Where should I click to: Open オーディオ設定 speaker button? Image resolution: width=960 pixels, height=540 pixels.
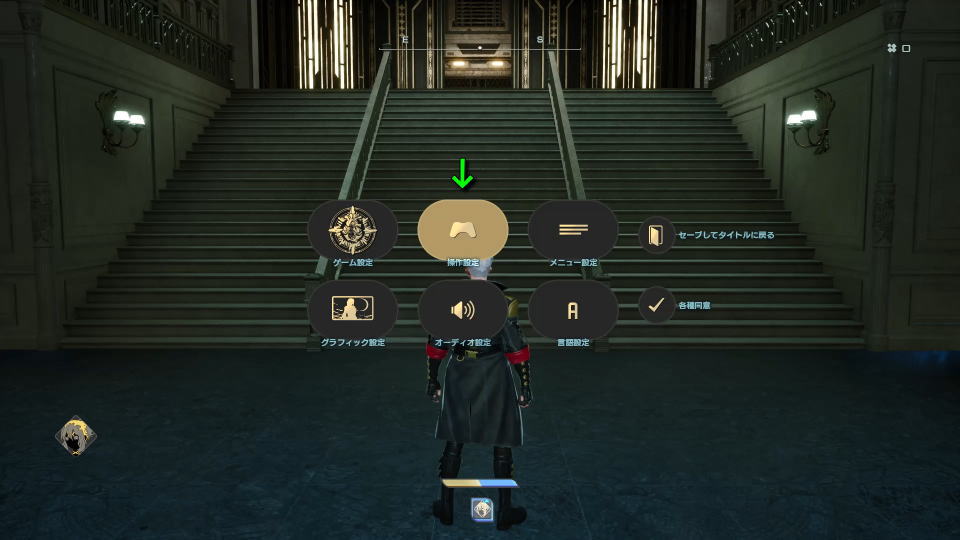tap(462, 309)
